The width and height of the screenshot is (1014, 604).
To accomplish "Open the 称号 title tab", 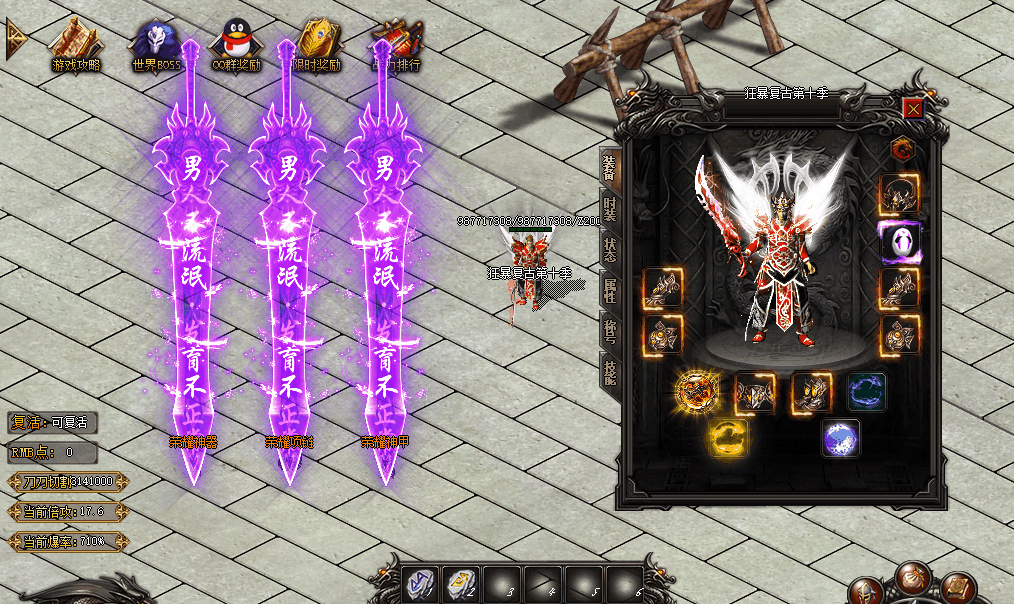I will 609,331.
